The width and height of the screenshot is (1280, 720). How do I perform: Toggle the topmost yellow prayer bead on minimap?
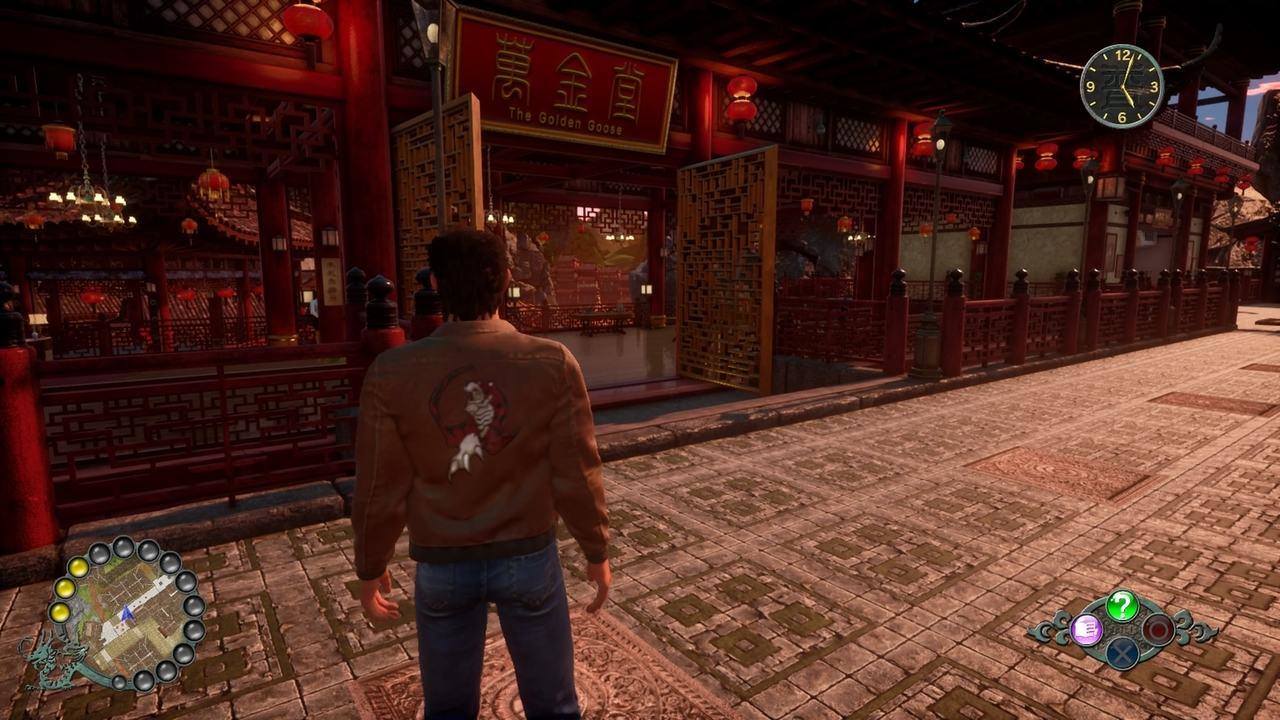click(78, 566)
